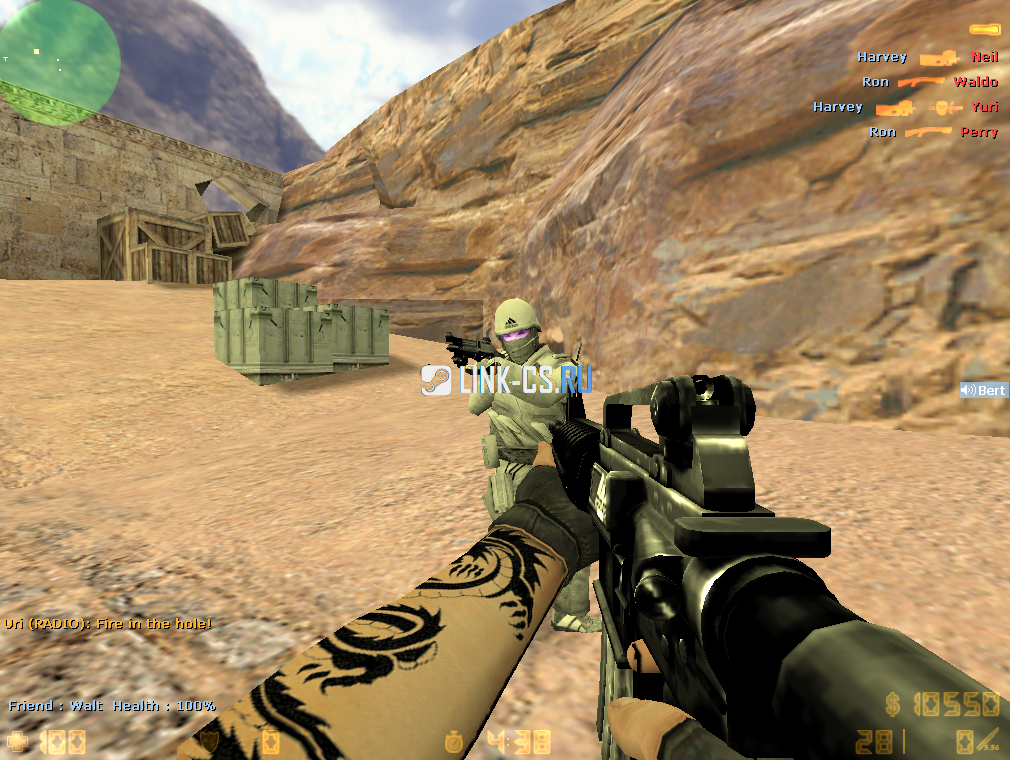Click the round timer stopwatch icon
The width and height of the screenshot is (1010, 760).
point(455,742)
